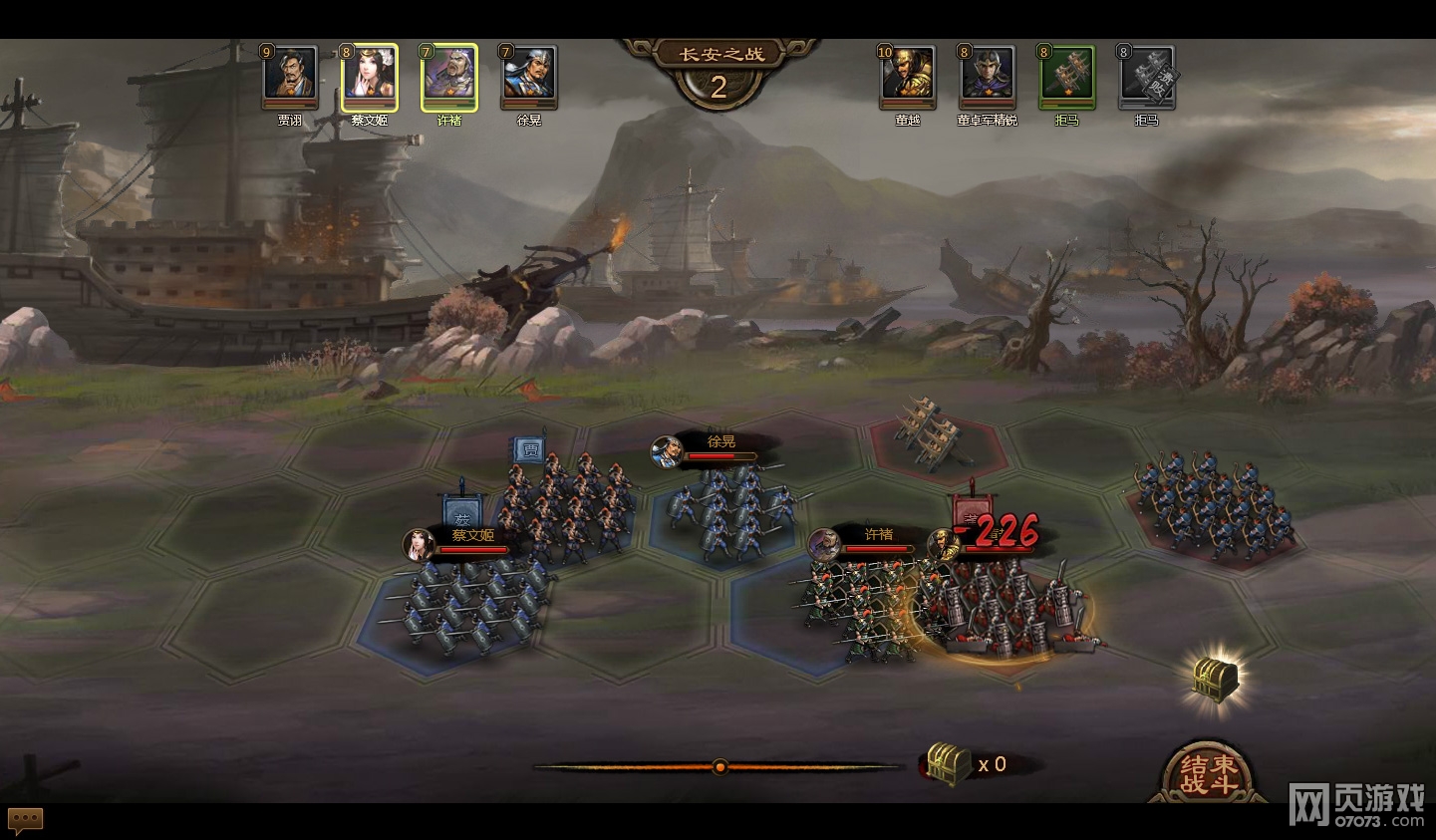Select the 贾诩 general portrait
Image resolution: width=1436 pixels, height=840 pixels.
click(x=290, y=76)
